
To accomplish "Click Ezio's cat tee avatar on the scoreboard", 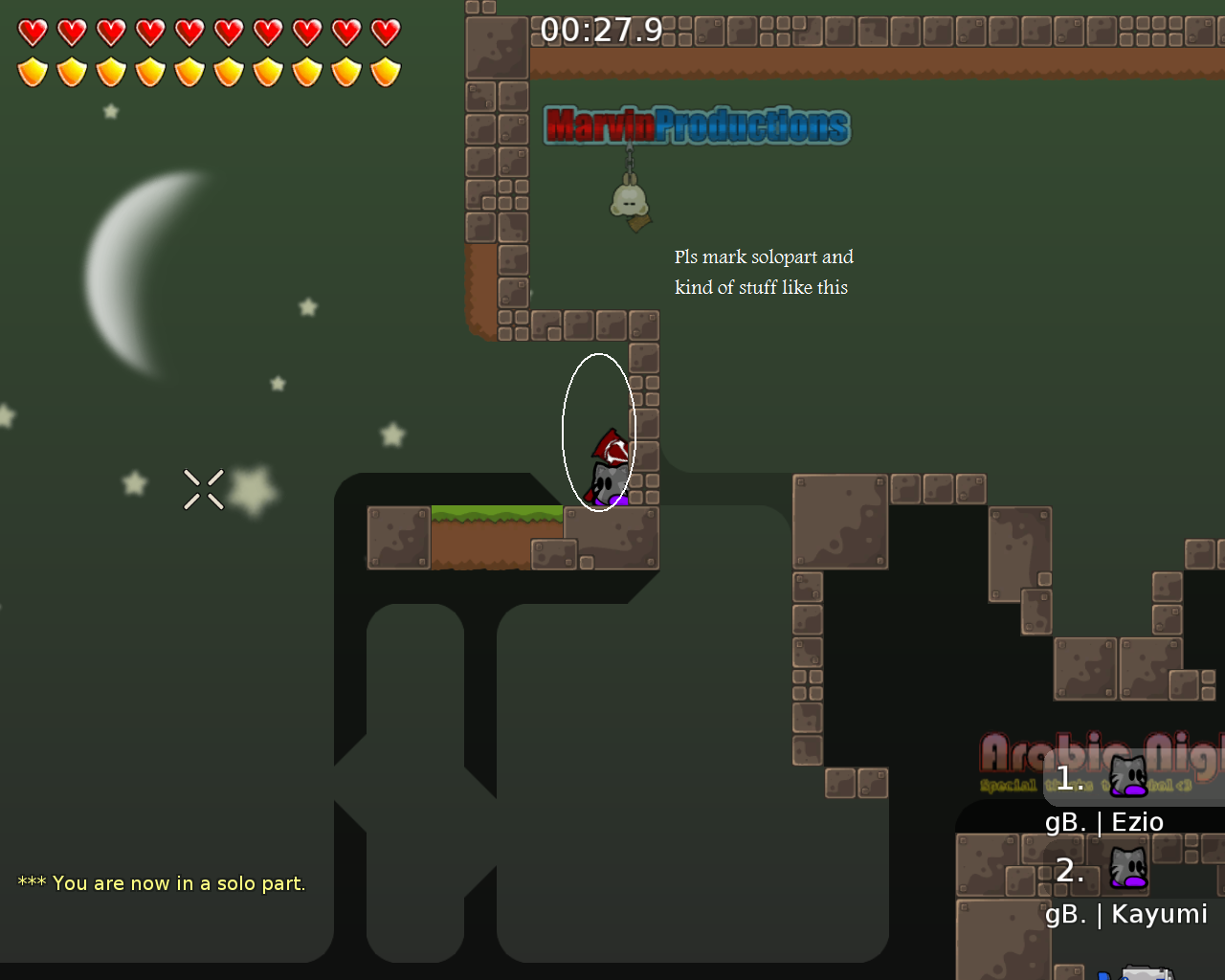I will [1127, 775].
